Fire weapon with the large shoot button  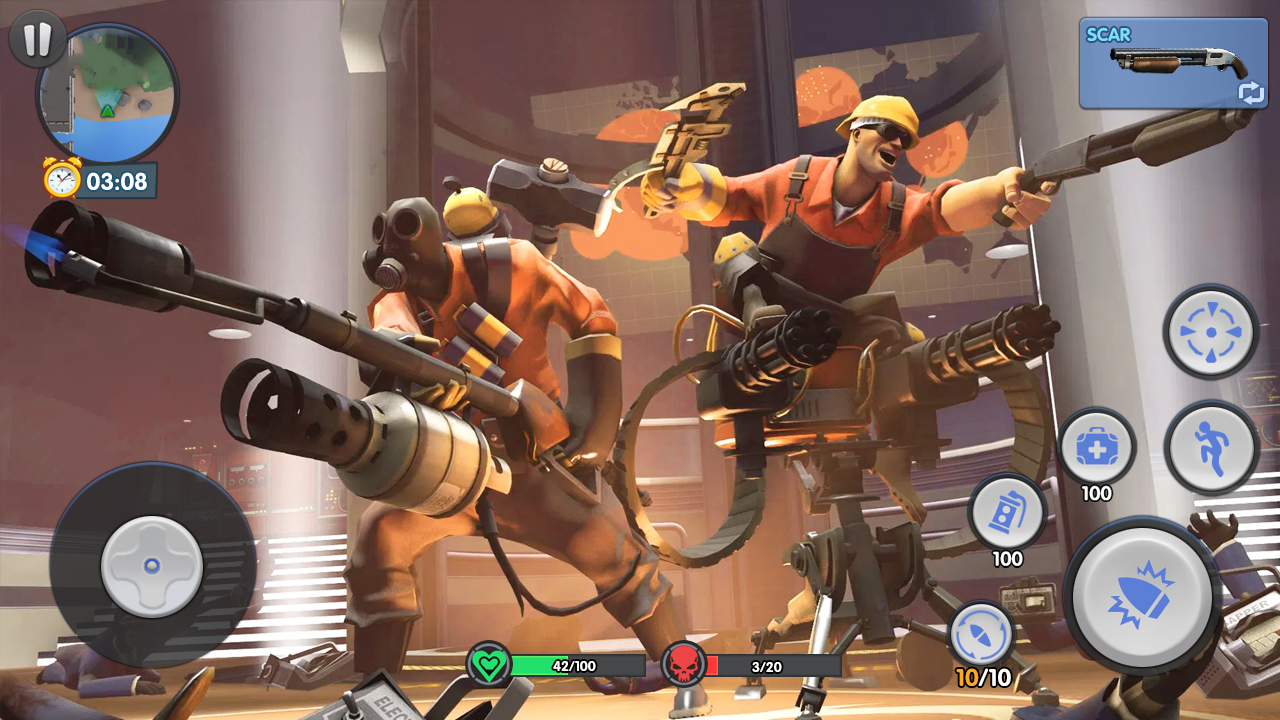[1142, 596]
